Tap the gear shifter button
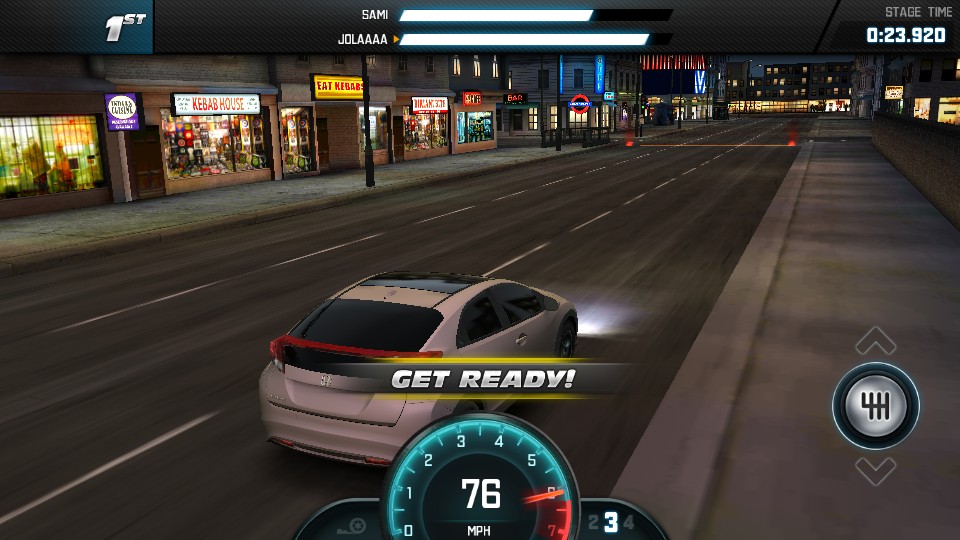The width and height of the screenshot is (960, 540). (876, 406)
